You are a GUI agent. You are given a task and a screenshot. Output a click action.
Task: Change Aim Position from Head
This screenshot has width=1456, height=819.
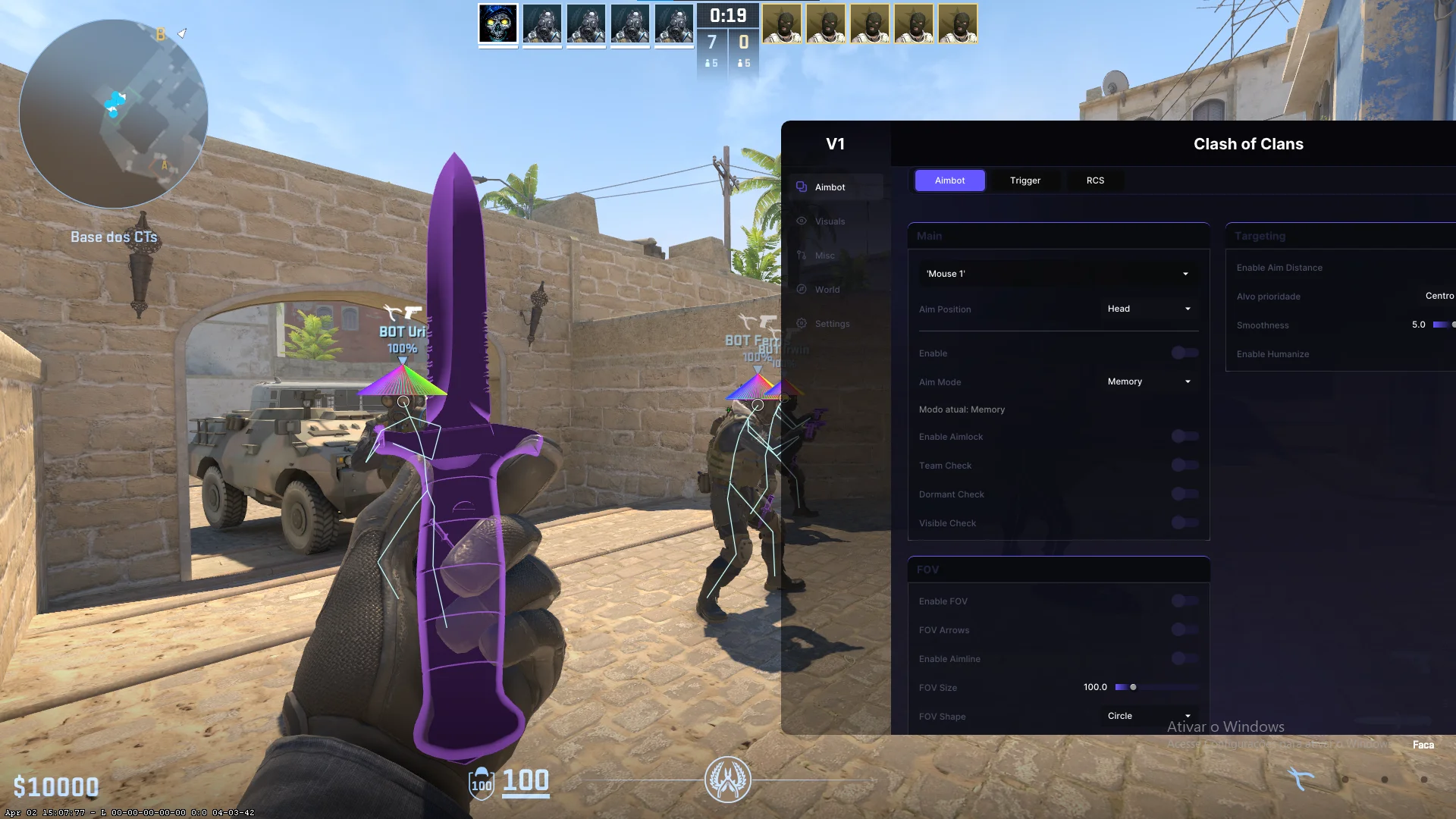(1148, 309)
